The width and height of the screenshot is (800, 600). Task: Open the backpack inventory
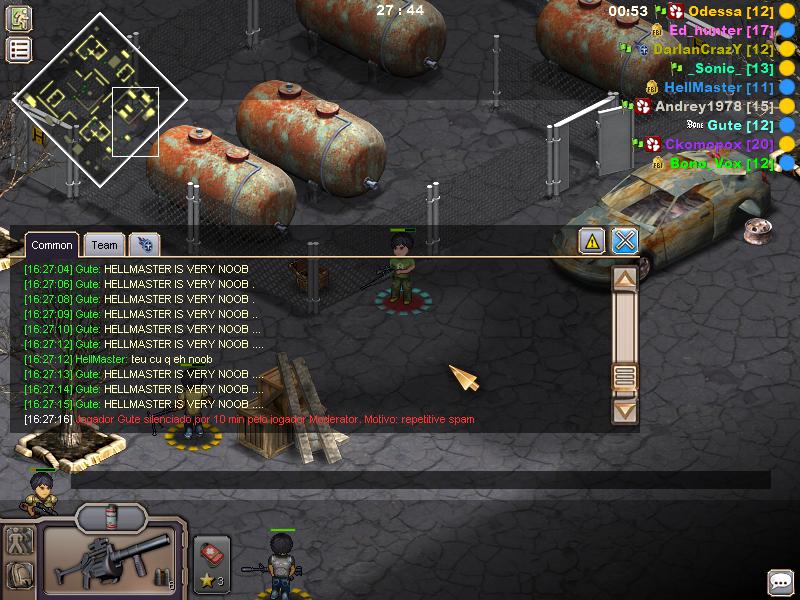coord(20,576)
